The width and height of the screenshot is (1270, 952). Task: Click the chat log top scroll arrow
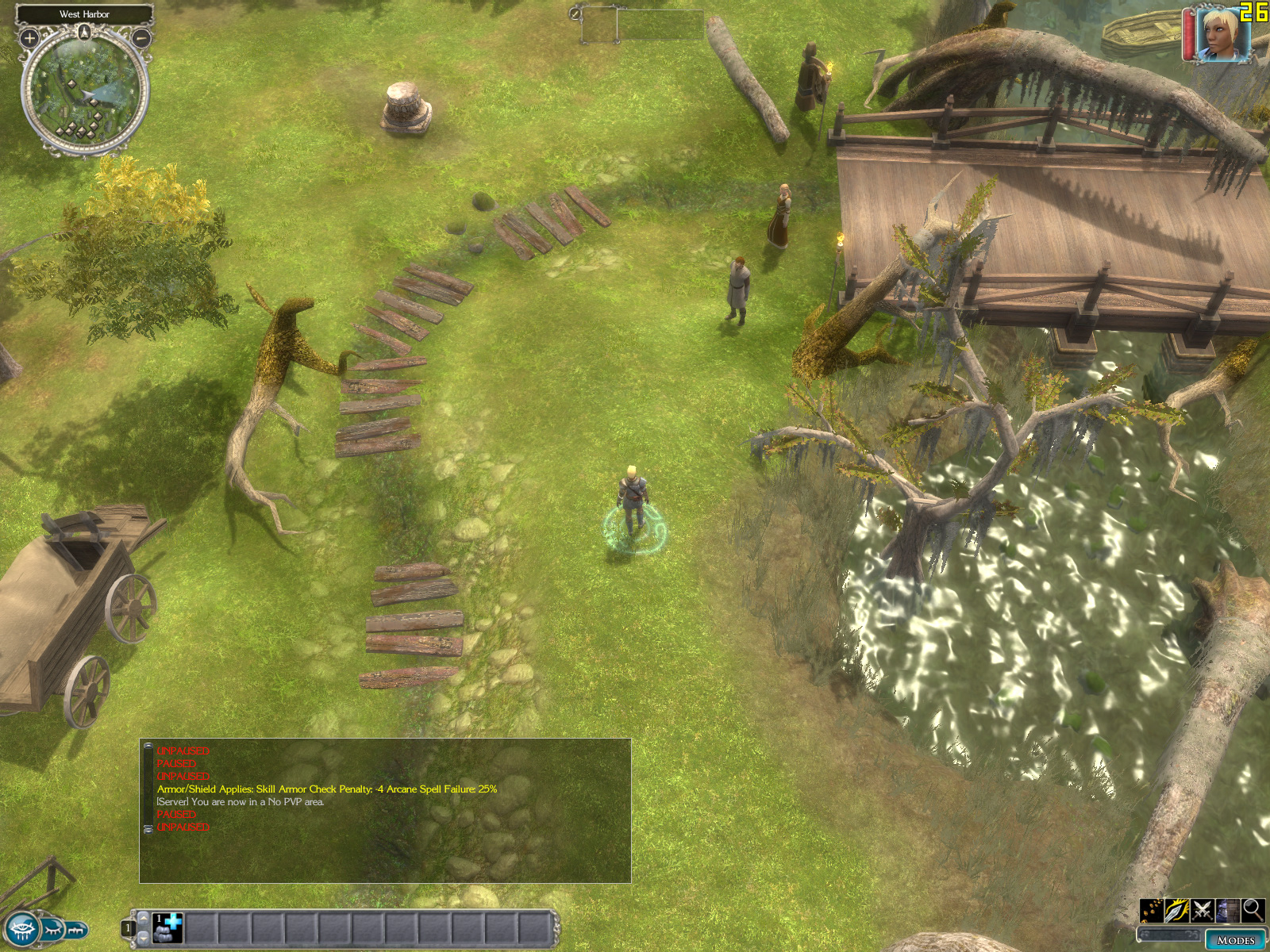pyautogui.click(x=148, y=747)
